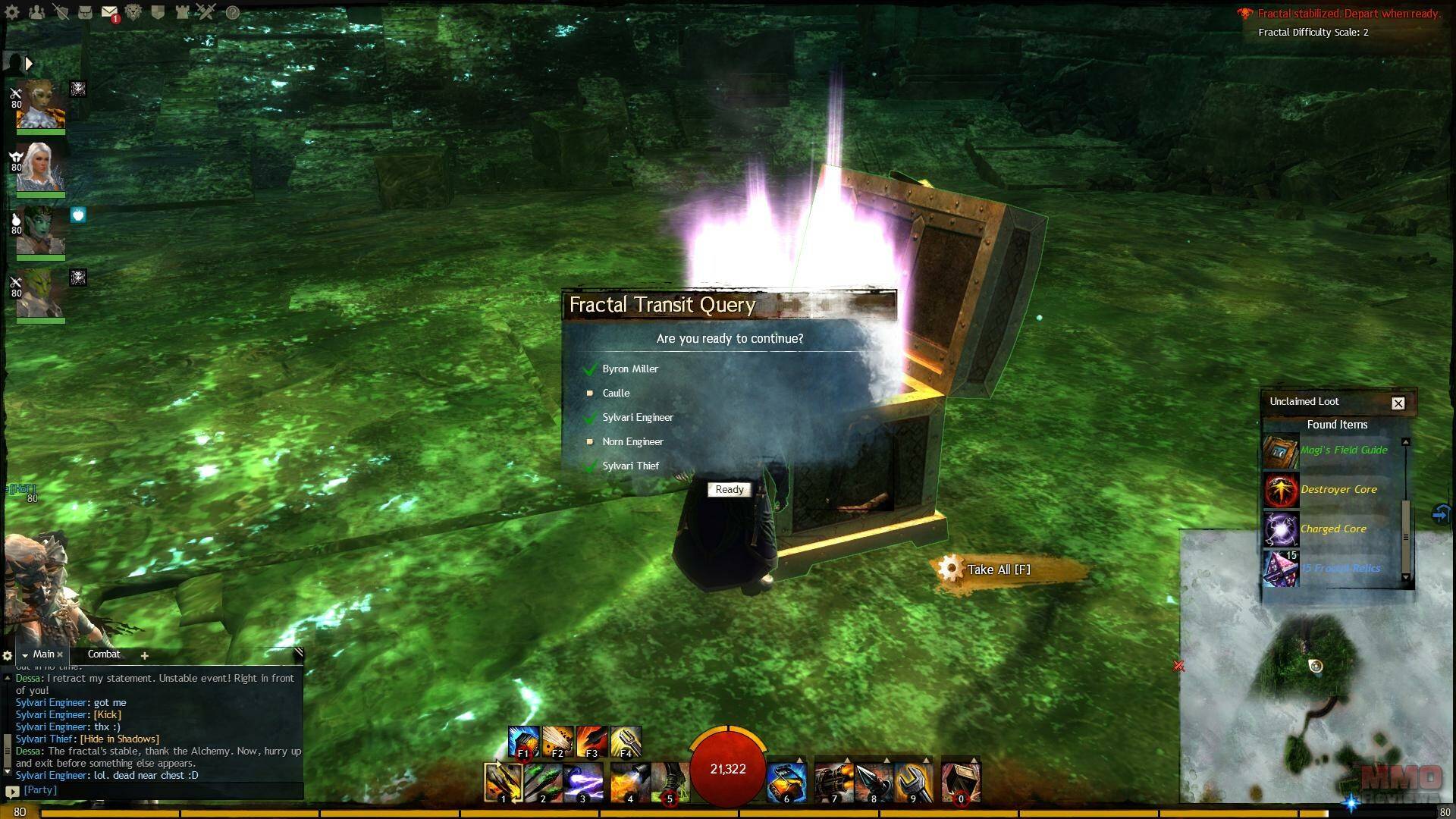Select Magi's Field Guide loot item
This screenshot has width=1456, height=819.
tap(1343, 450)
